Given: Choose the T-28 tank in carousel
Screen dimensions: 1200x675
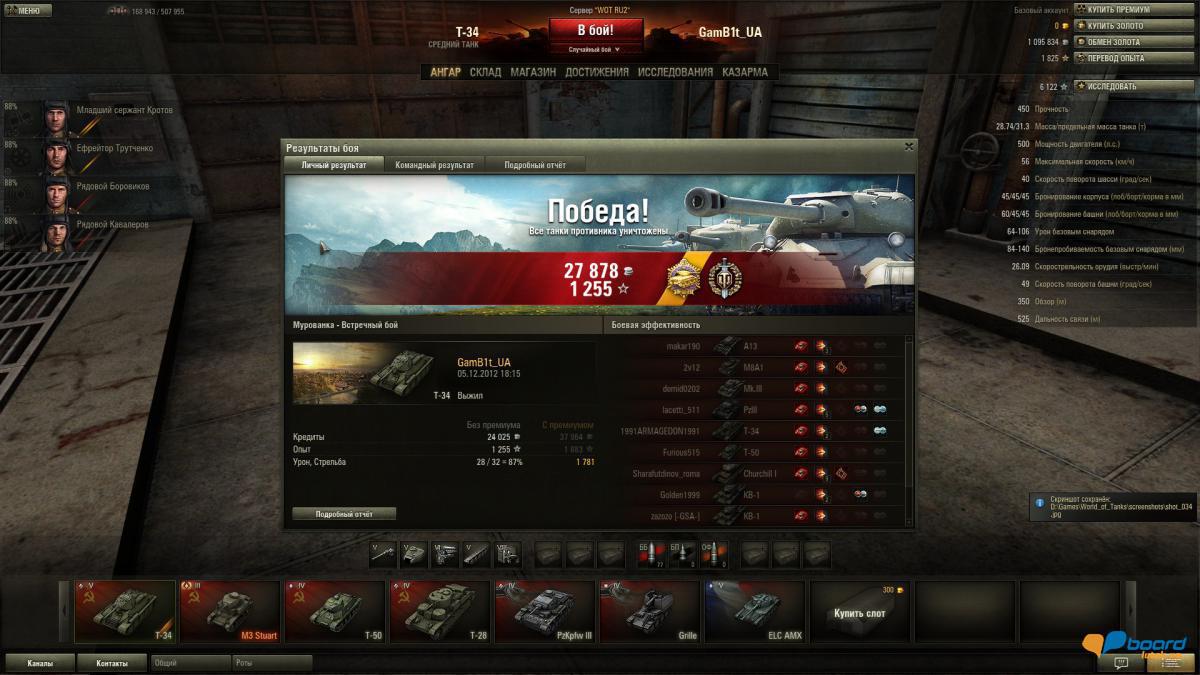Looking at the screenshot, I should [438, 611].
